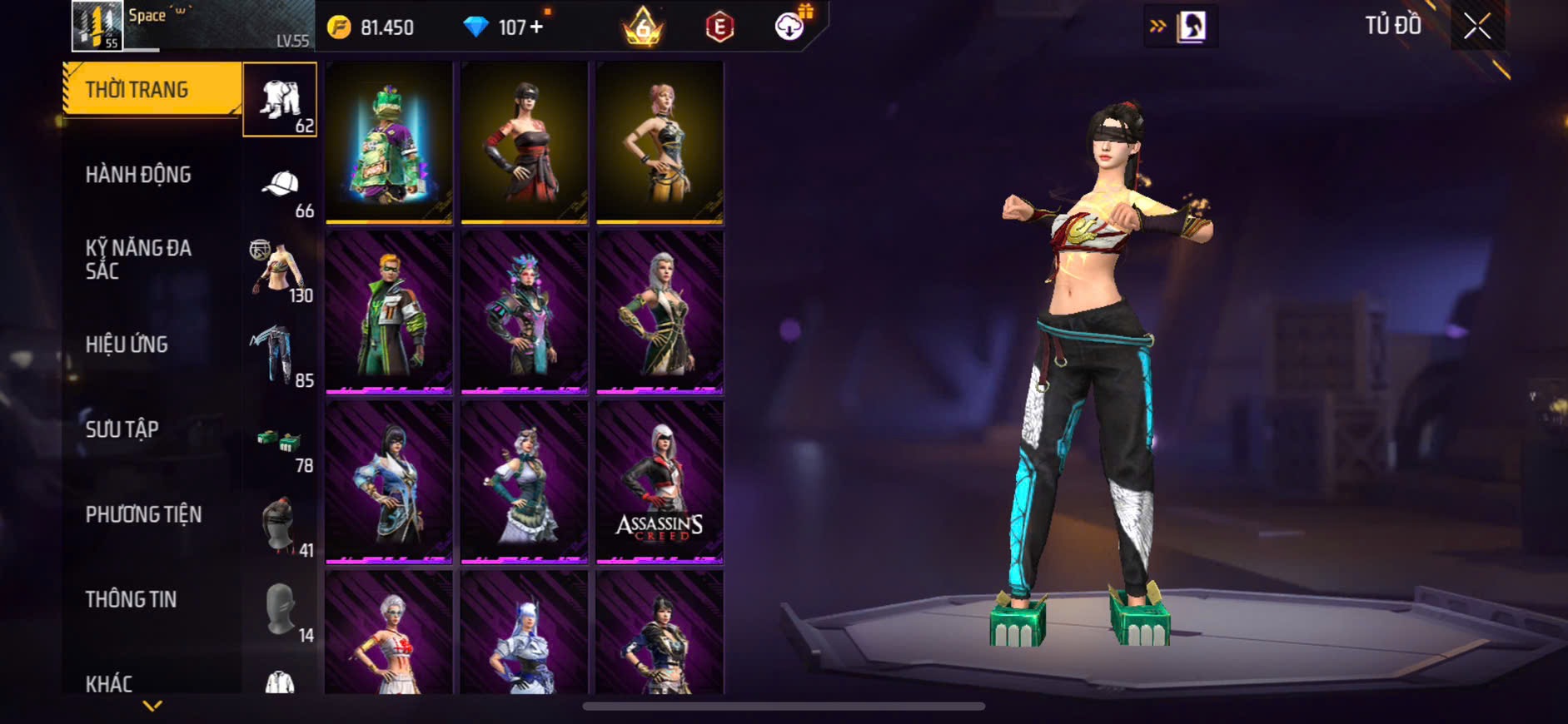
Task: Open the outfit sets subcategory with 62 items
Action: click(x=280, y=100)
